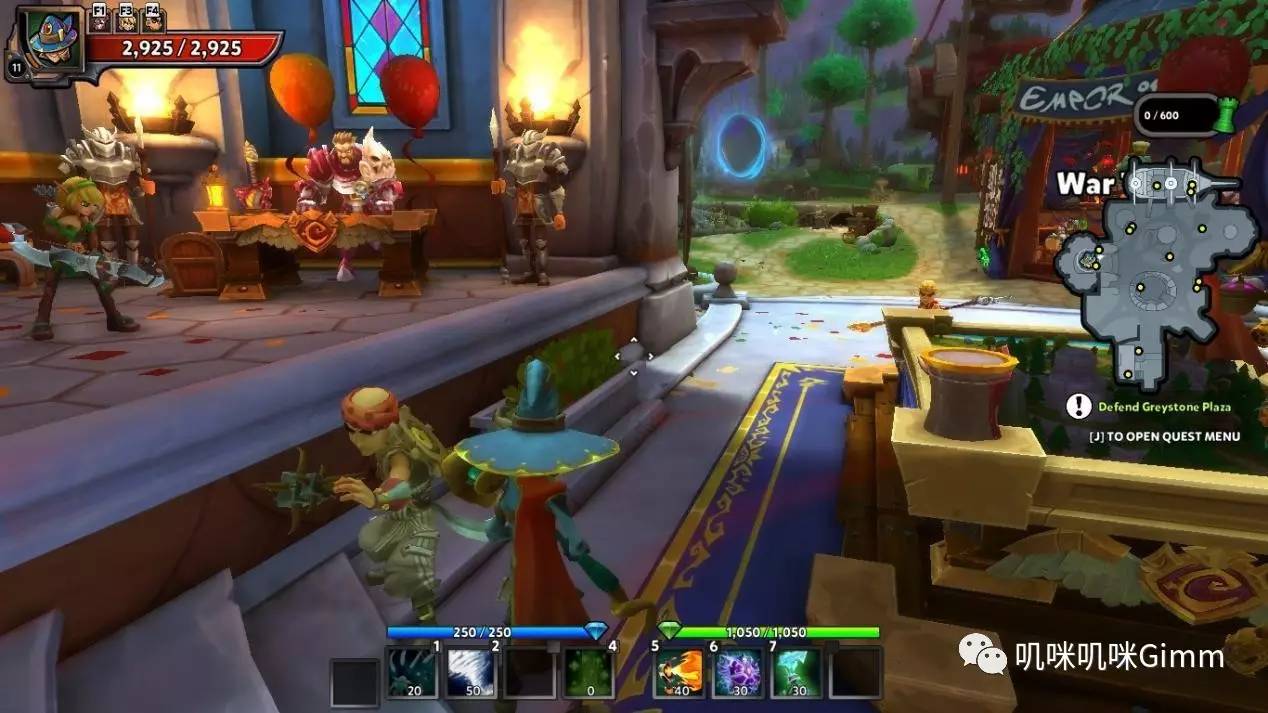Image resolution: width=1268 pixels, height=713 pixels.
Task: Click the quest exclamation mark icon
Action: (x=1078, y=406)
